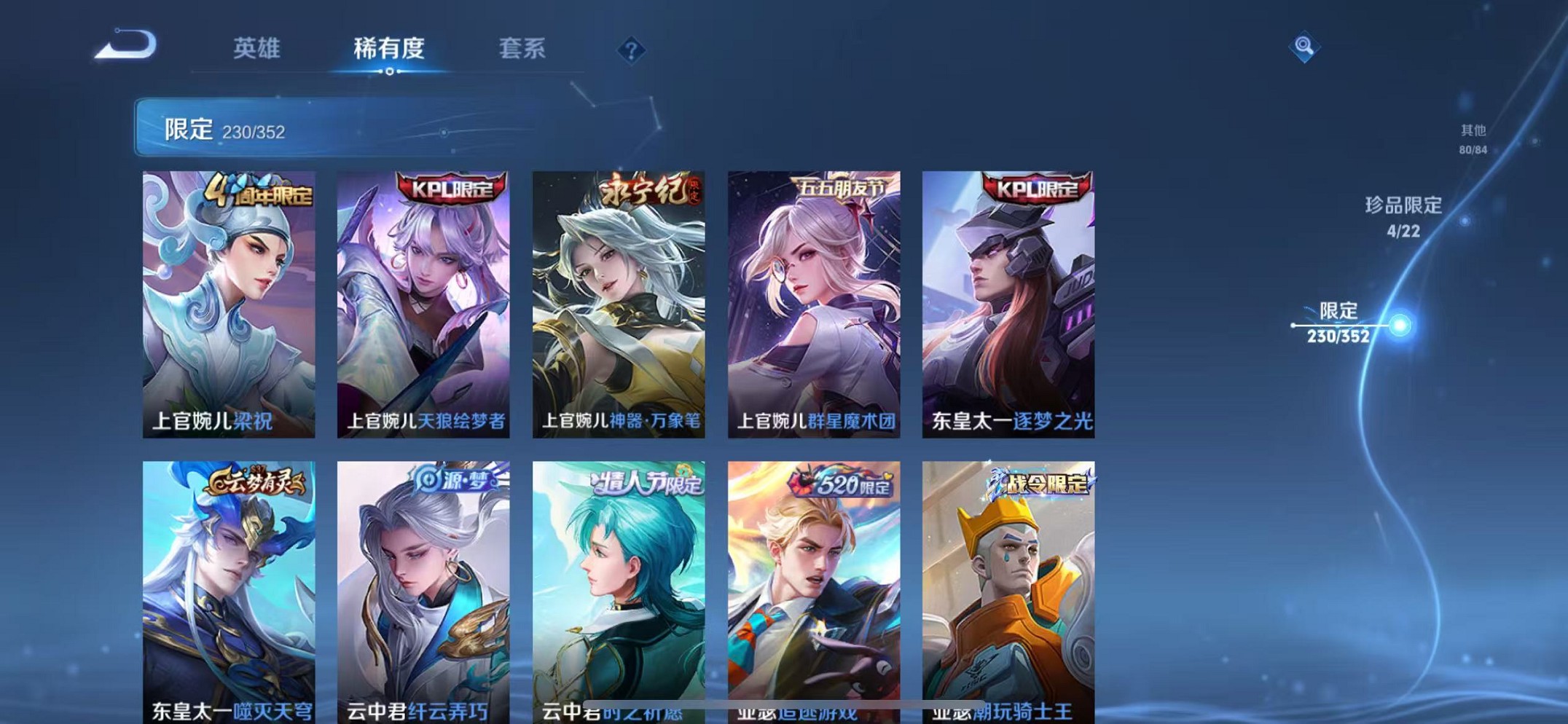Open the question mark help icon
This screenshot has width=1568, height=724.
631,50
